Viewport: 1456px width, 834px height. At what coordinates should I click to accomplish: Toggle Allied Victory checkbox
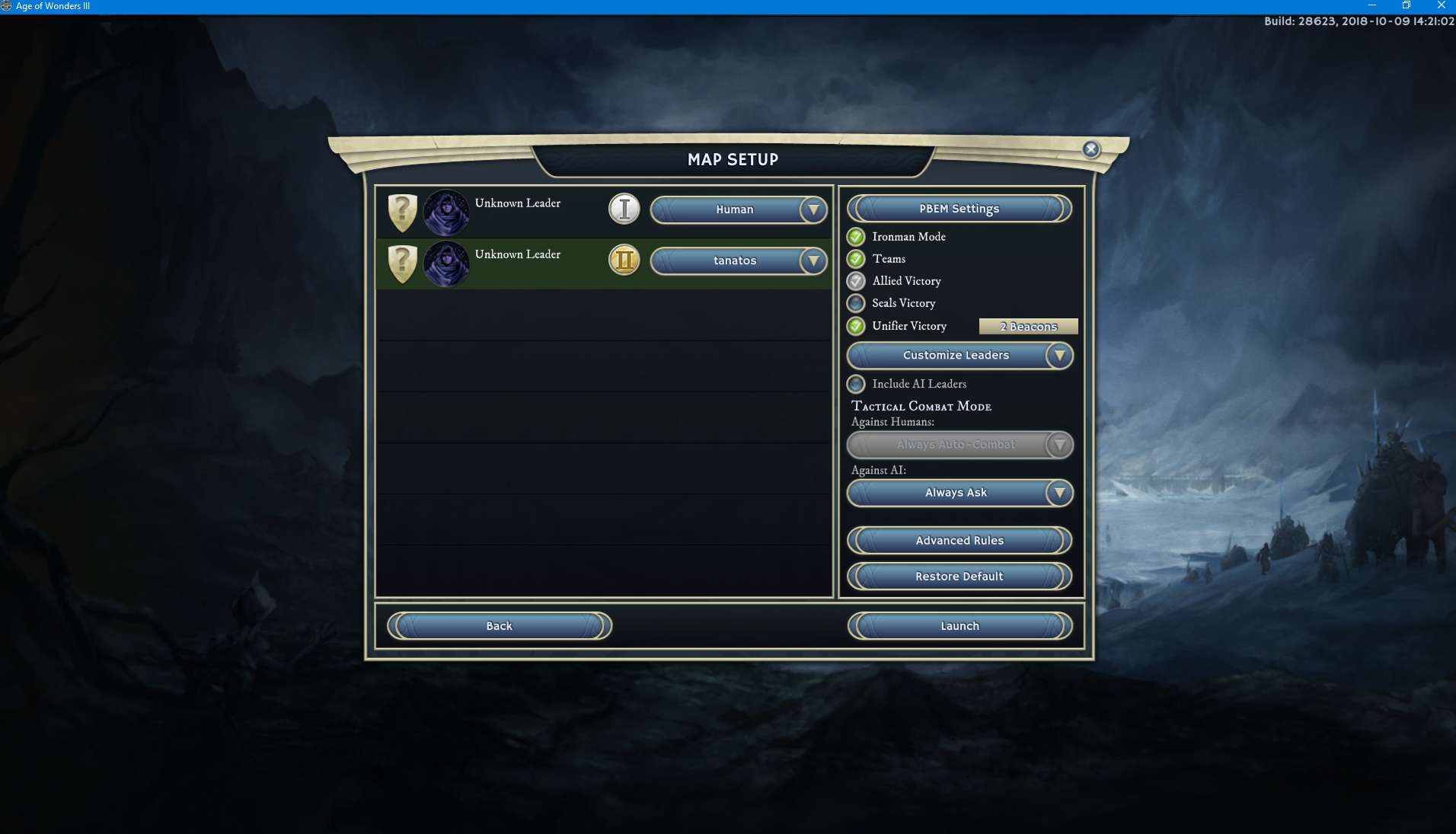click(x=856, y=281)
